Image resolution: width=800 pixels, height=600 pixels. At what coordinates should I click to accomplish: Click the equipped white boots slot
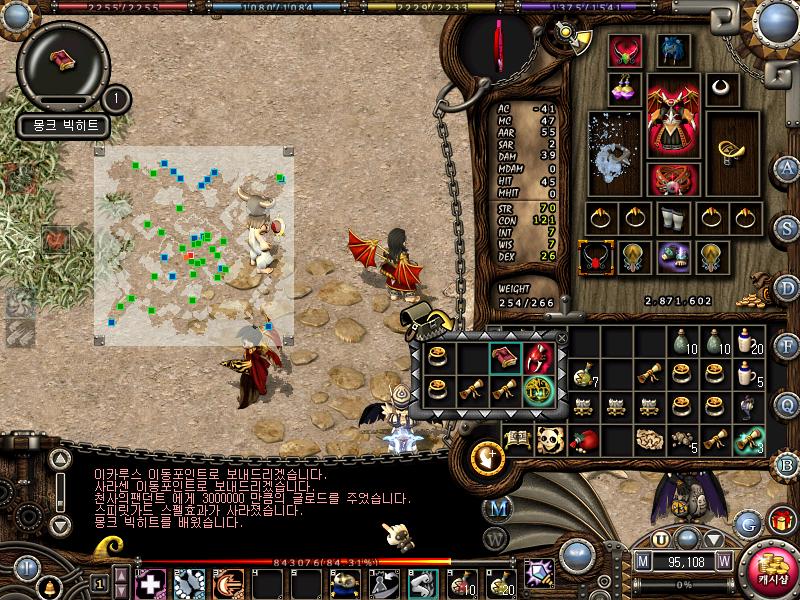point(671,217)
